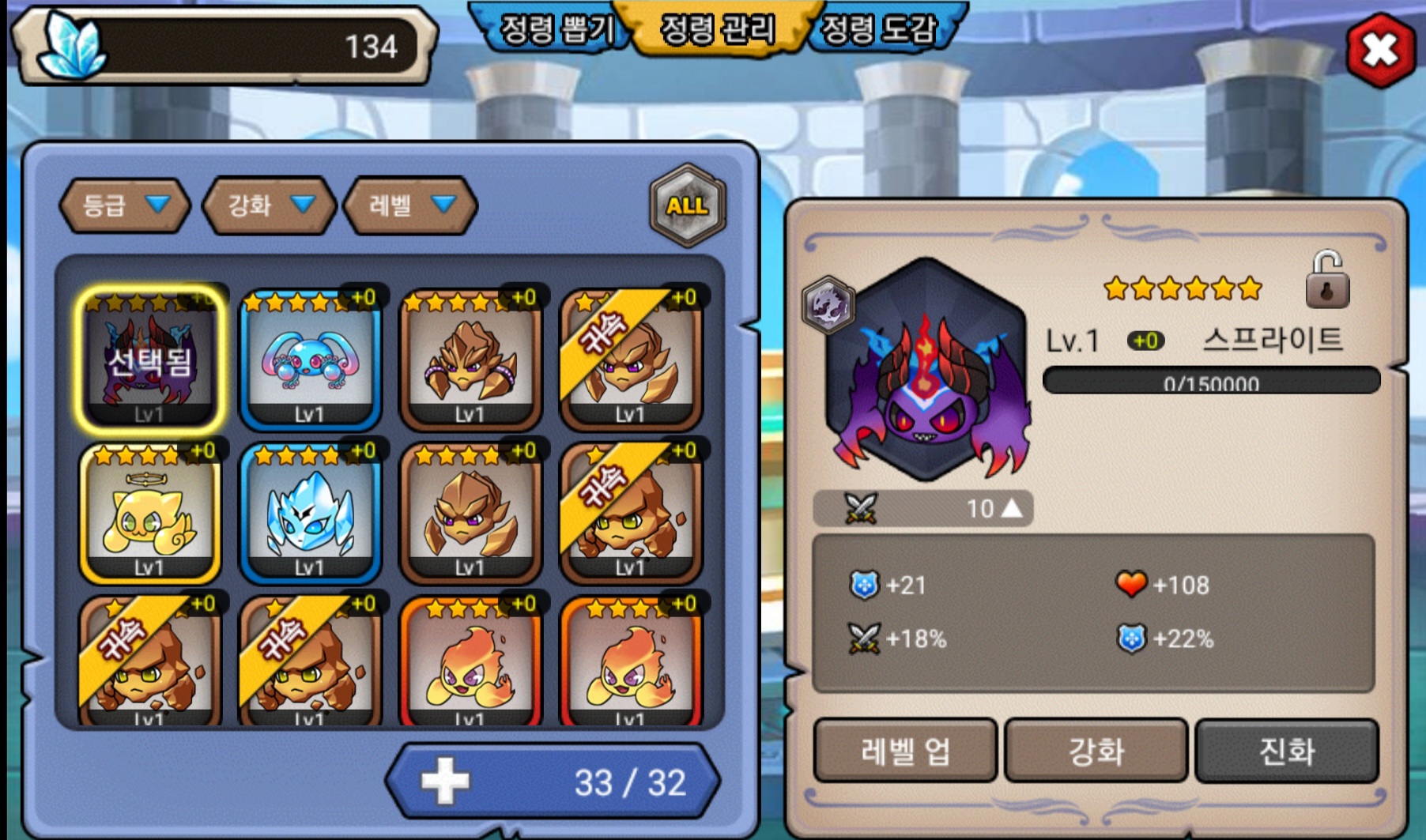The width and height of the screenshot is (1426, 840).
Task: Click the dark element badge on portrait
Action: pyautogui.click(x=828, y=304)
